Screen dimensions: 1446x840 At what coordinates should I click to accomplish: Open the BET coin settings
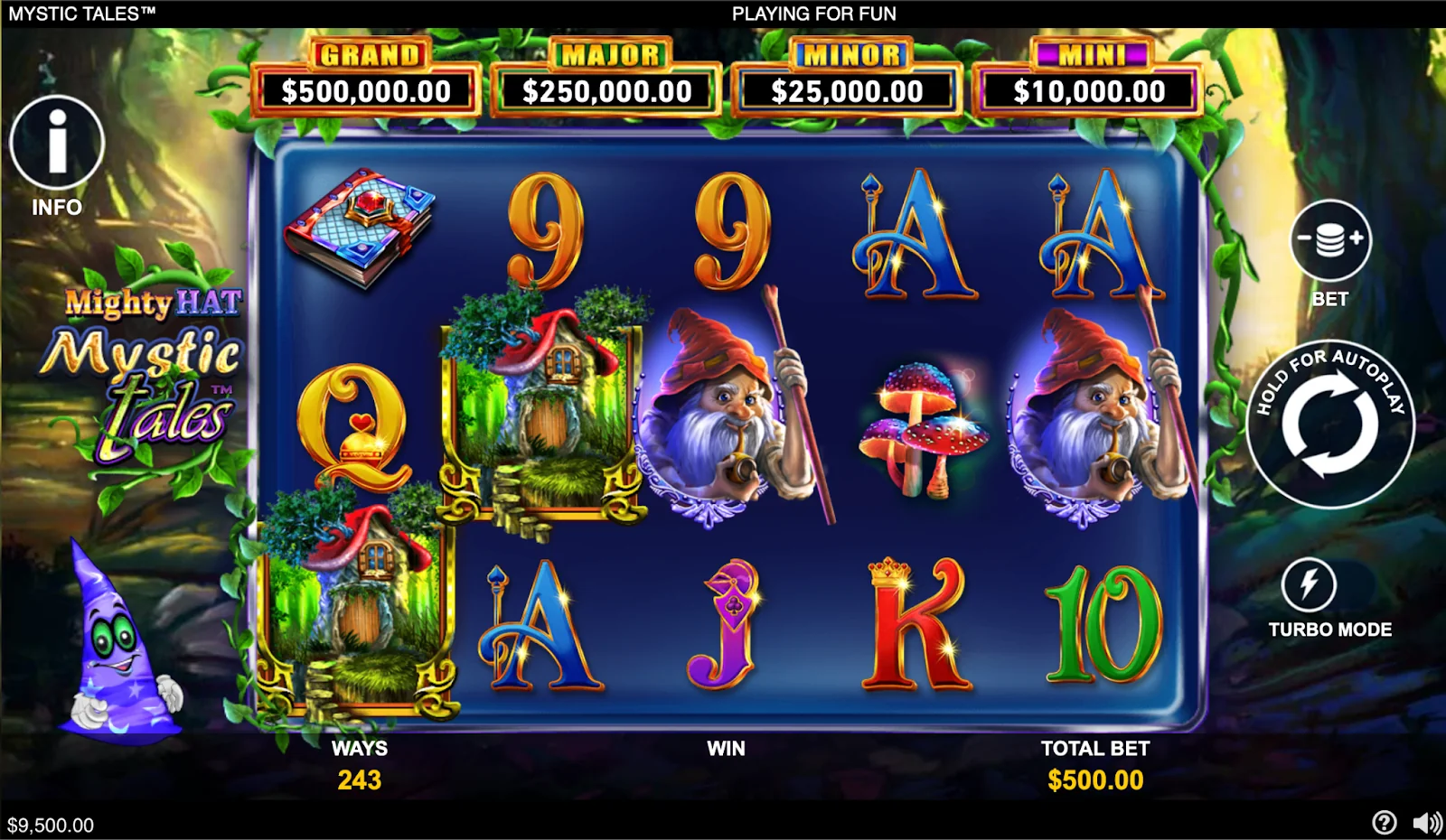1329,240
